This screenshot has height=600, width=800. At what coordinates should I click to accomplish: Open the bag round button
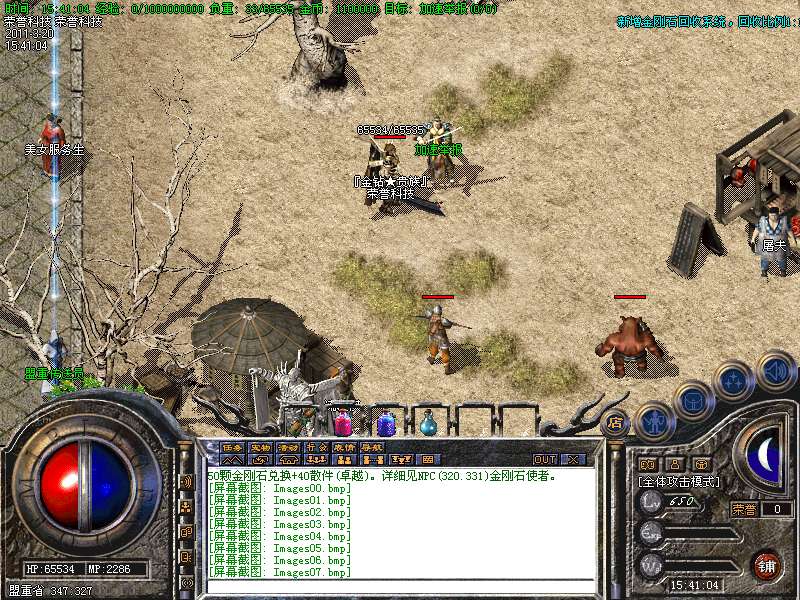(693, 400)
